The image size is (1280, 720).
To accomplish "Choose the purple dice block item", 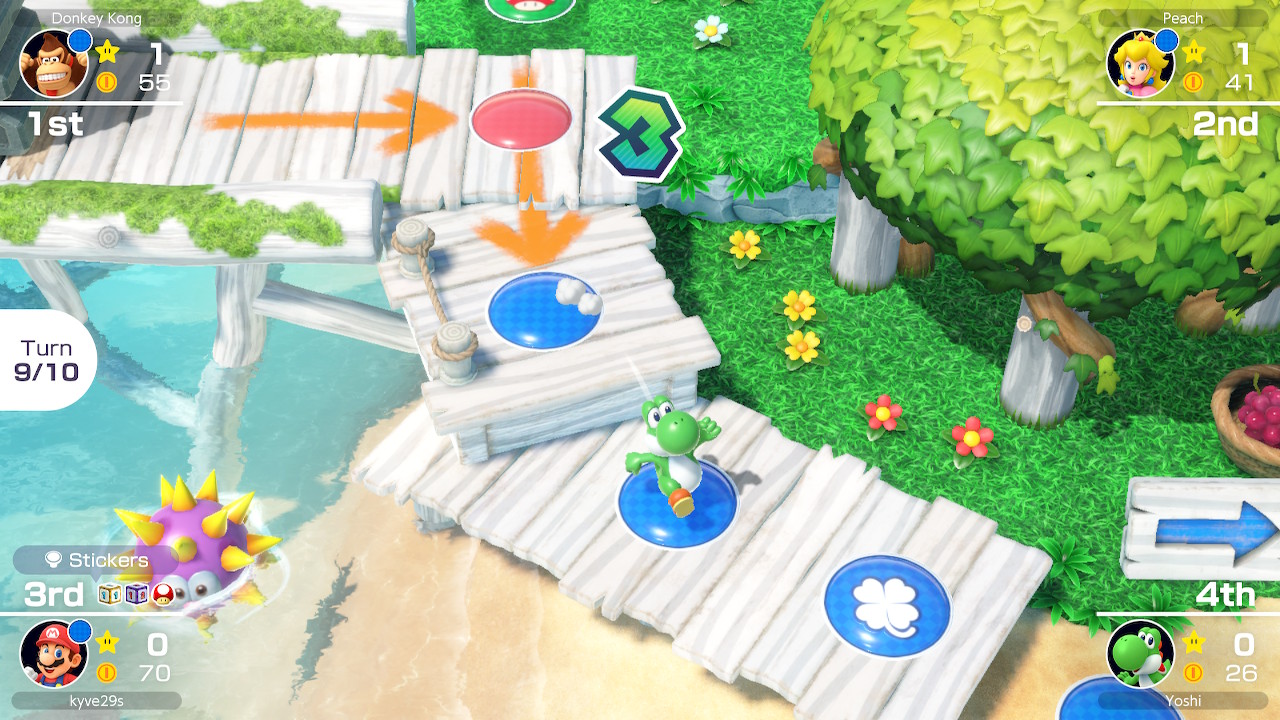I will pos(137,594).
